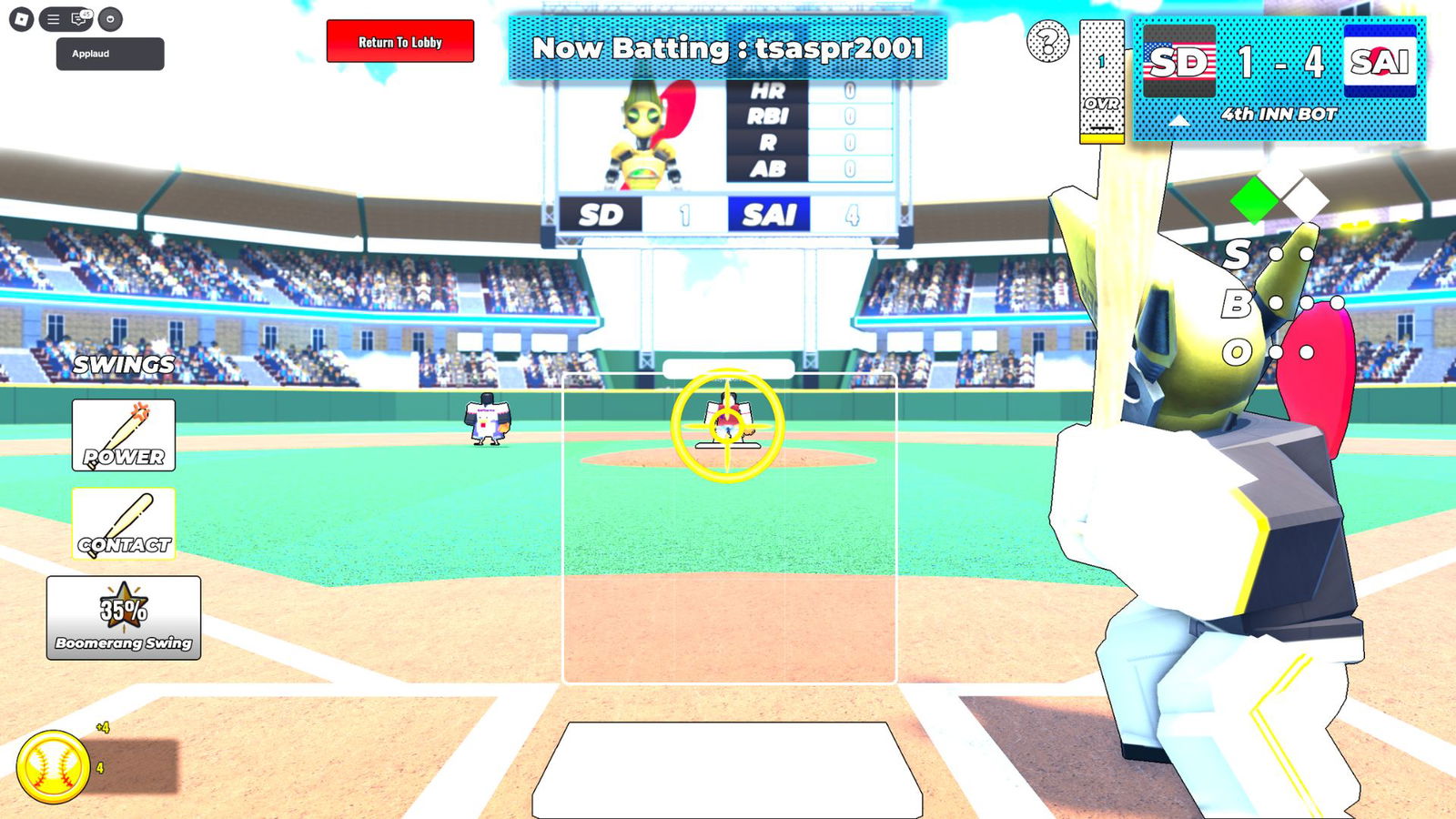1456x819 pixels.
Task: Open the Roblox hamburger menu
Action: tap(52, 17)
